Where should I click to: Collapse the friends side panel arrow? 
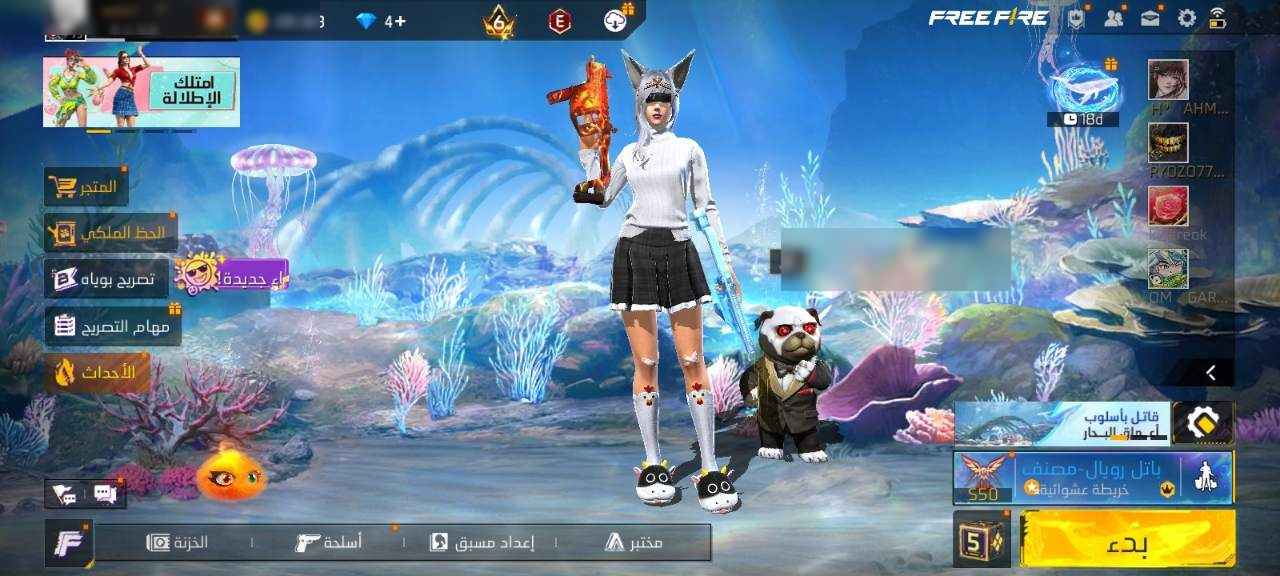tap(1211, 372)
